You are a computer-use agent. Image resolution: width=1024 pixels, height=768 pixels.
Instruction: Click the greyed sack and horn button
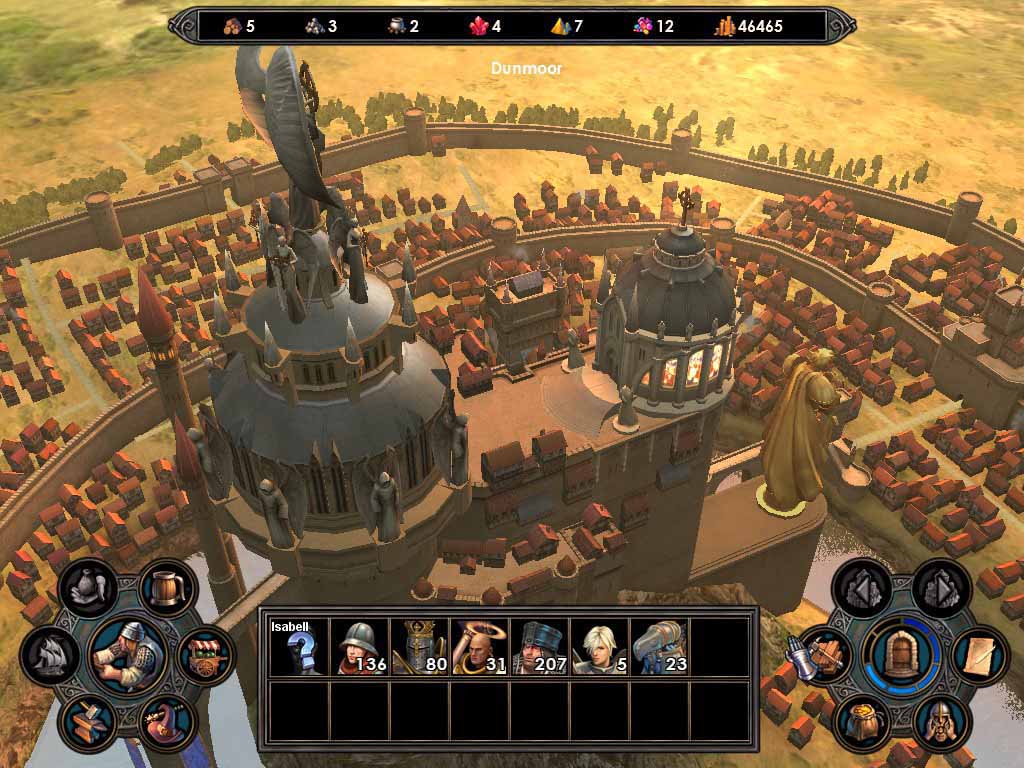(89, 588)
